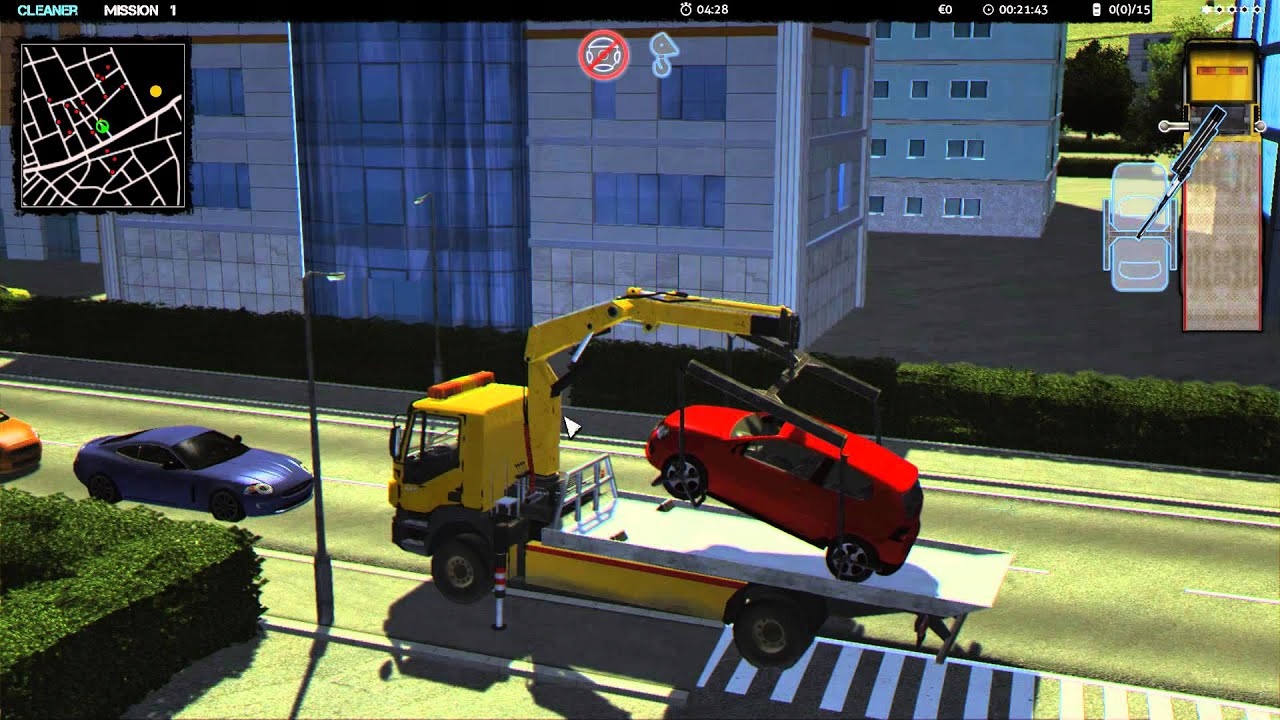Click the stopwatch icon next to 04:28
1280x720 pixels.
pyautogui.click(x=685, y=10)
